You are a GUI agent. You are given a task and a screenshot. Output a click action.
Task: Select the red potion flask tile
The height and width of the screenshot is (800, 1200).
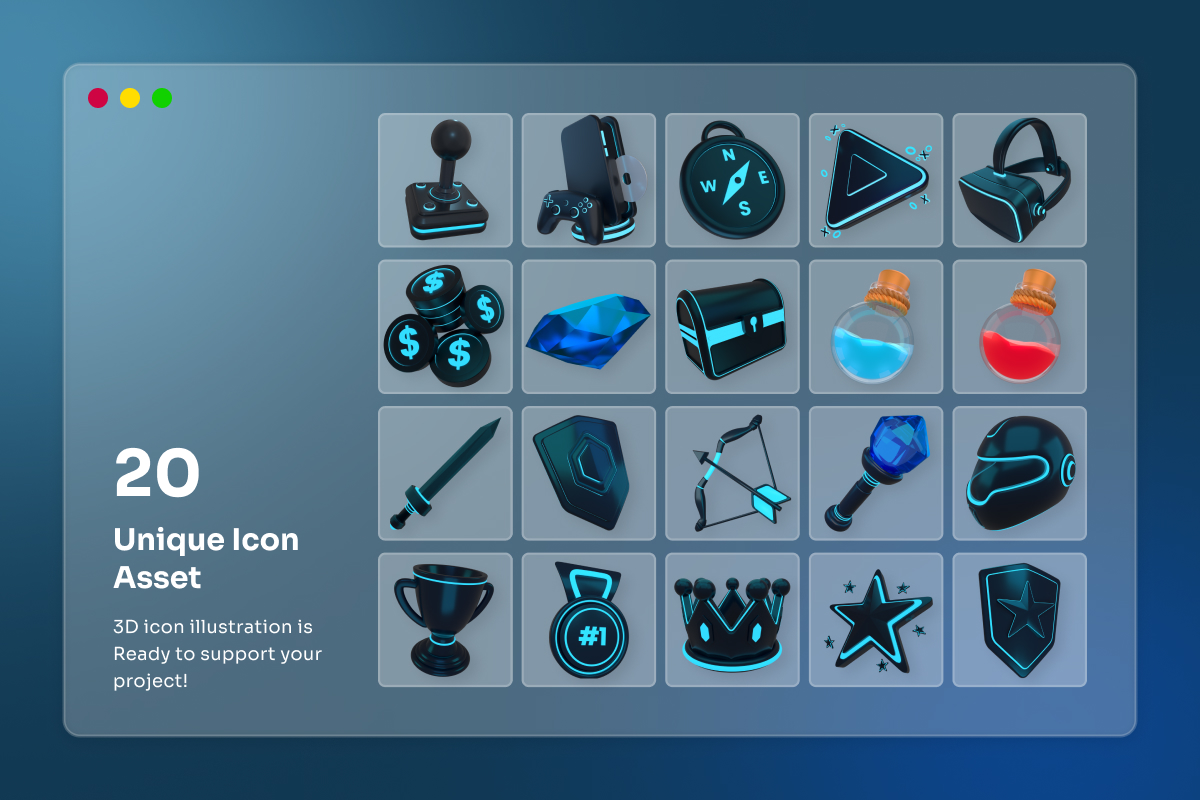coord(1019,327)
